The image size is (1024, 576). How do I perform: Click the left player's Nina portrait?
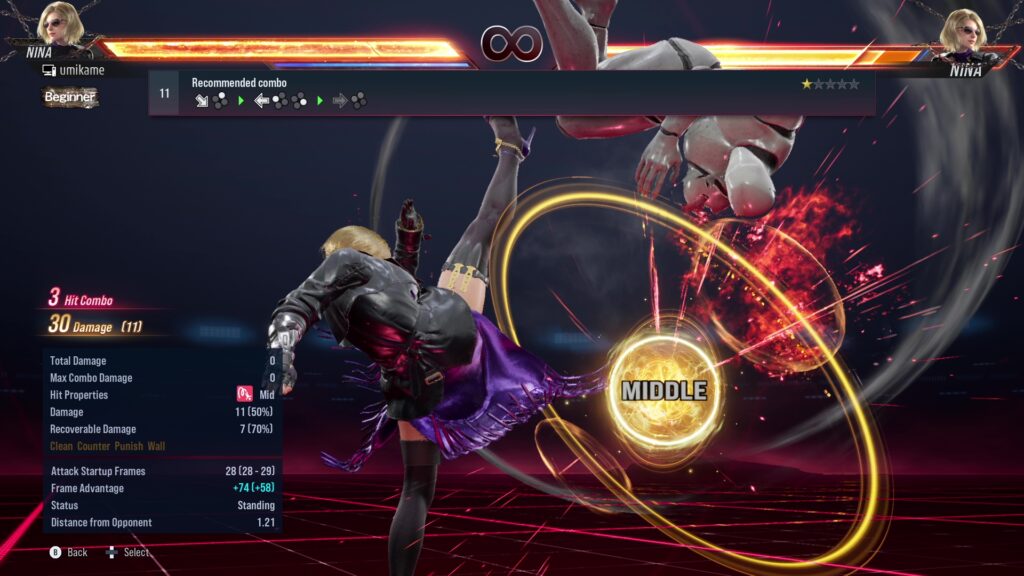[x=59, y=26]
